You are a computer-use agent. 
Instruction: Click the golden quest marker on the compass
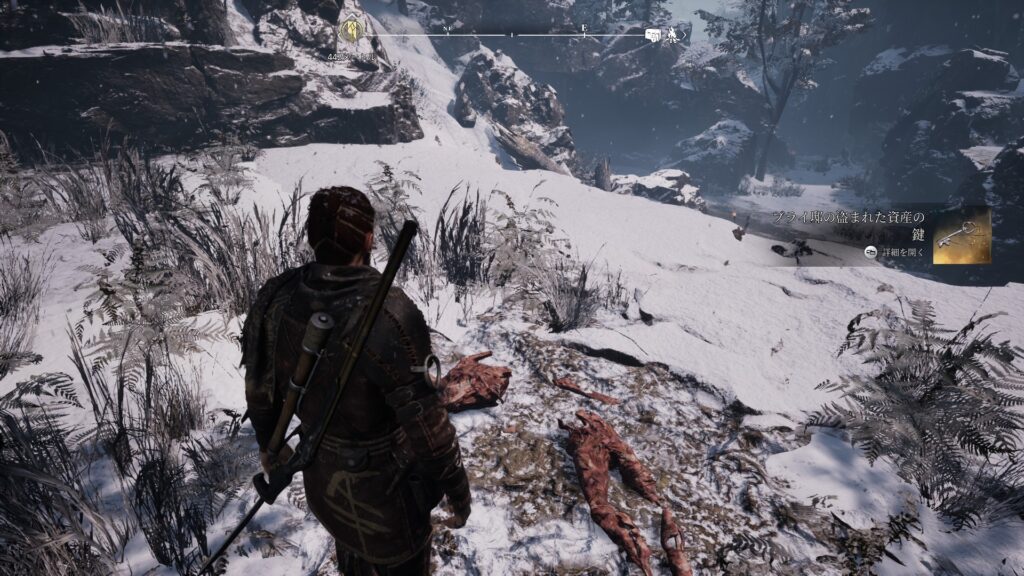(351, 31)
